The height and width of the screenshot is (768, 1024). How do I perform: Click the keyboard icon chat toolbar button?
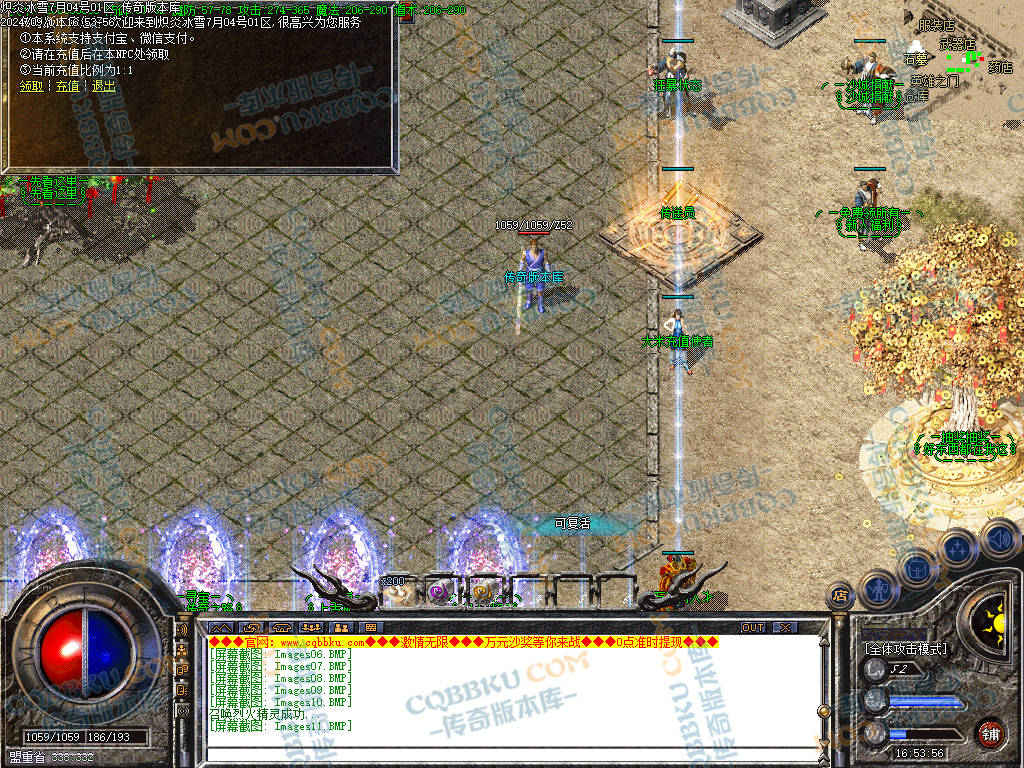(370, 627)
